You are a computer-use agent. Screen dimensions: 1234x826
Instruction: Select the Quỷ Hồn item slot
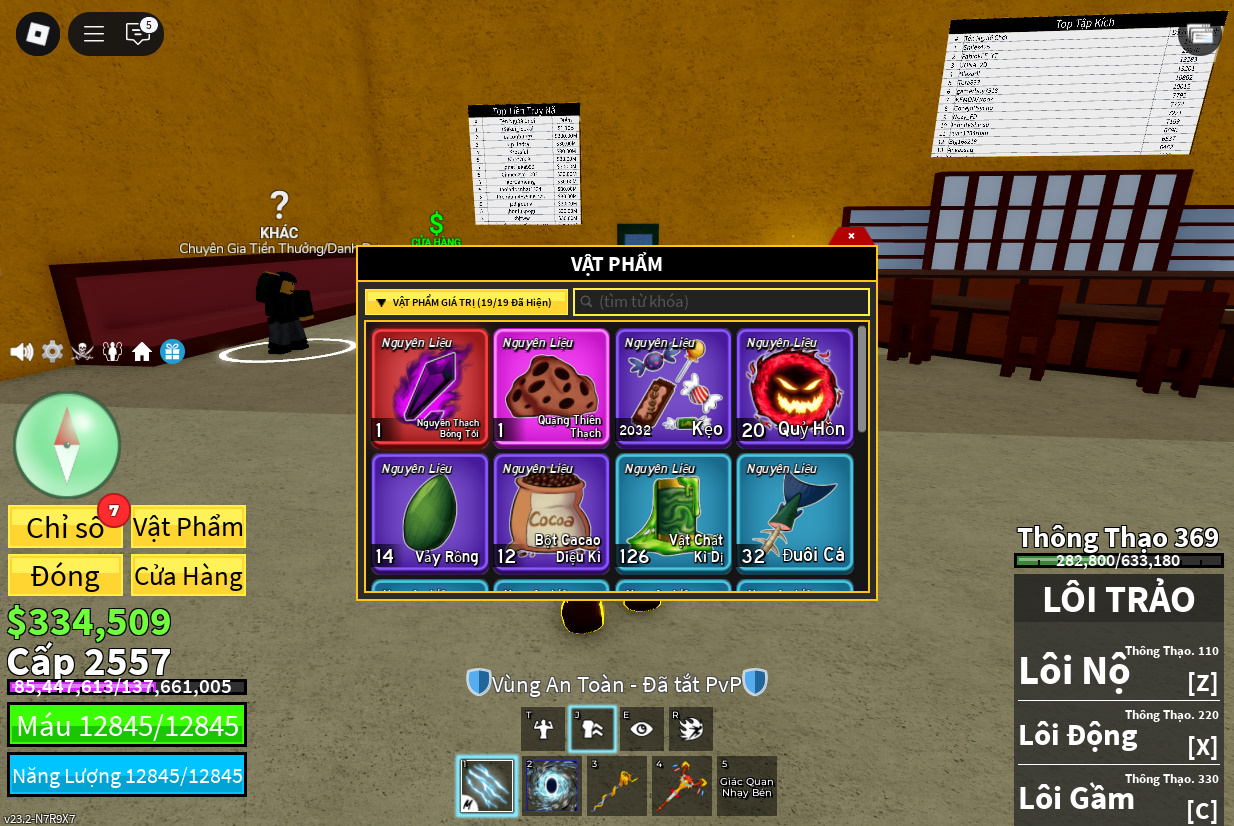pos(795,387)
